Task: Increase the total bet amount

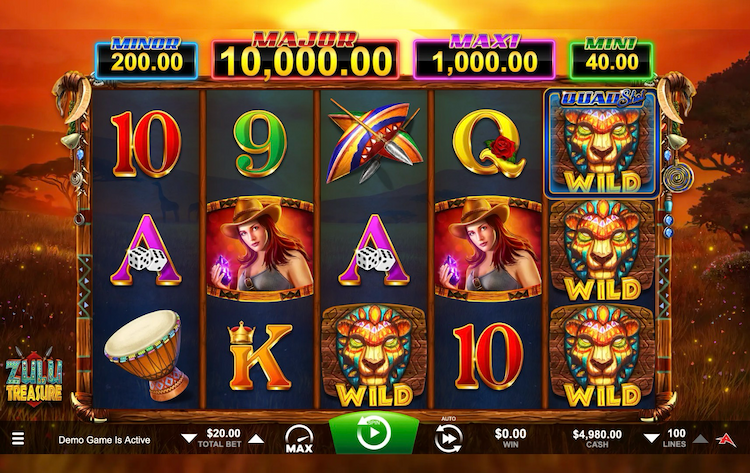Action: (255, 438)
